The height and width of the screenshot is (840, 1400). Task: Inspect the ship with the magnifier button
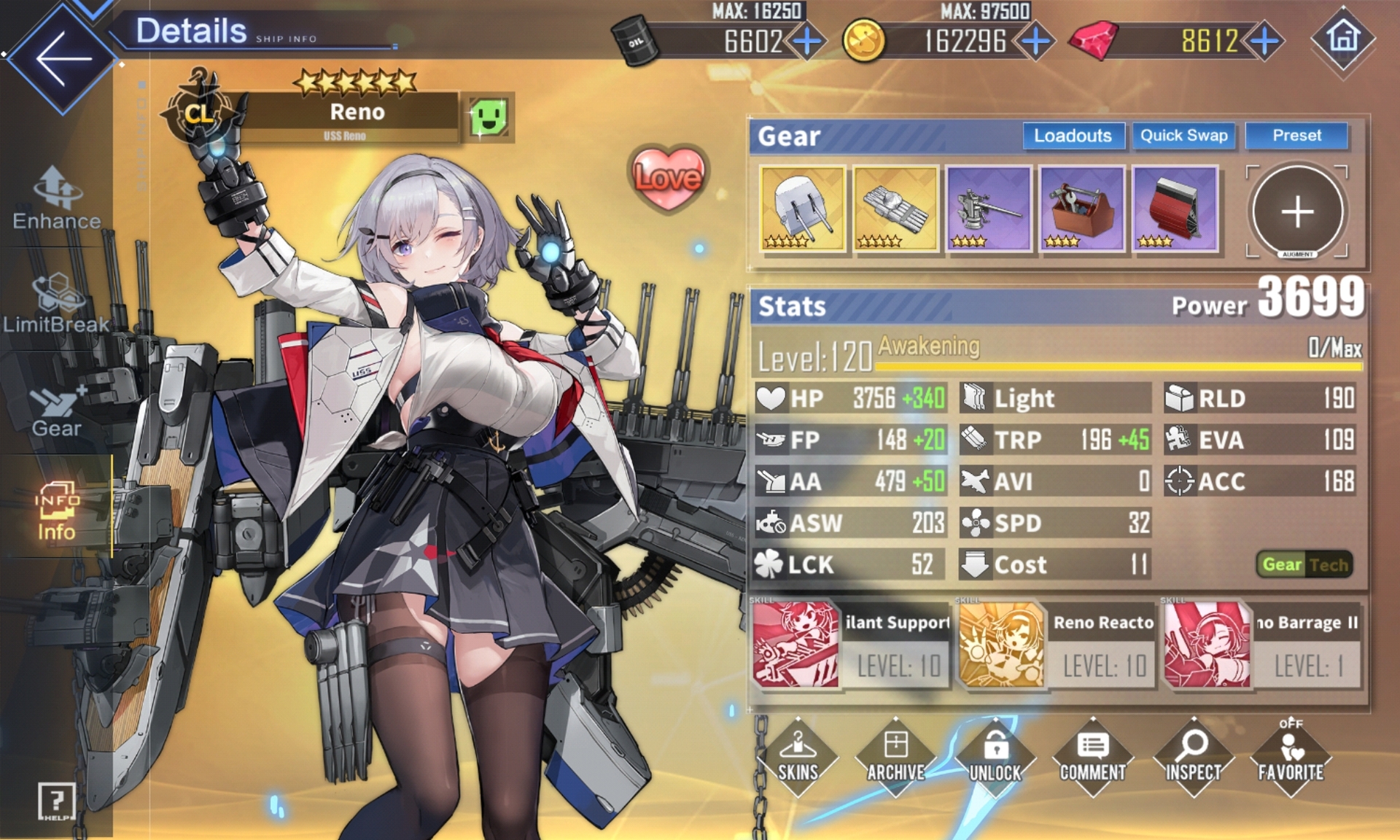1193,757
